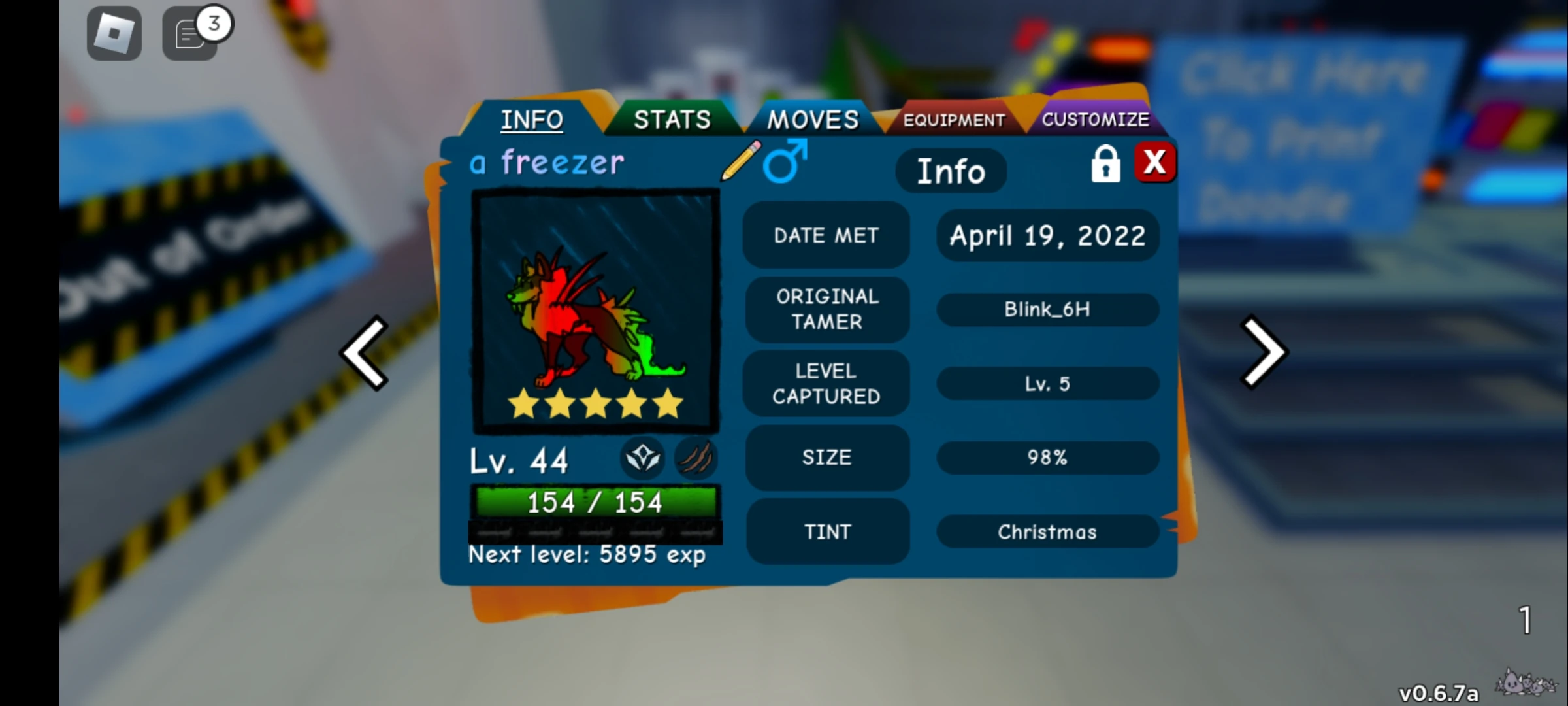The height and width of the screenshot is (706, 1568).
Task: Expand the April 19, 2022 date met value
Action: tap(1047, 236)
